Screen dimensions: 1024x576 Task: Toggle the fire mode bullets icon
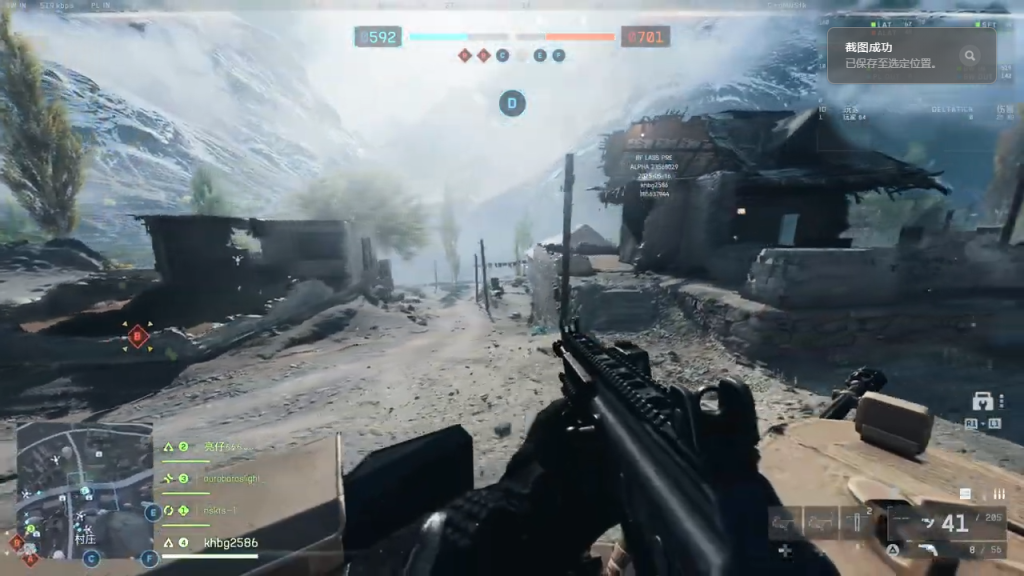(x=998, y=493)
